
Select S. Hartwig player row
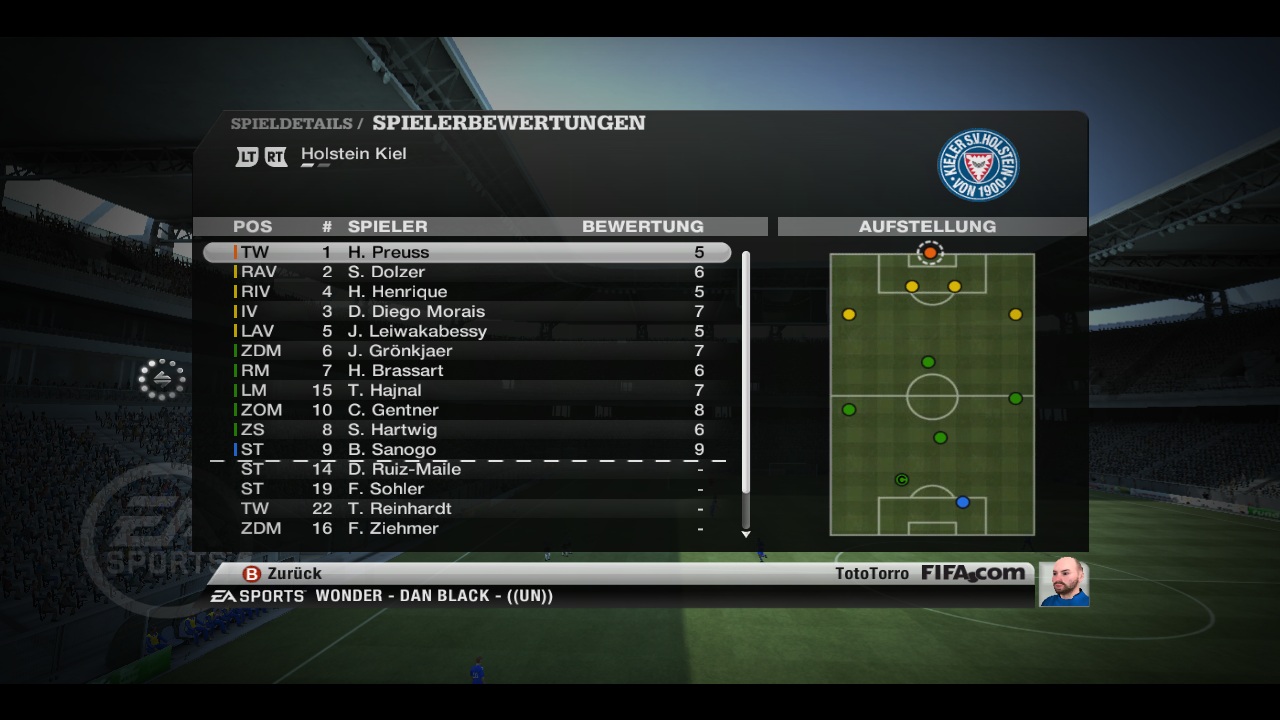point(467,429)
